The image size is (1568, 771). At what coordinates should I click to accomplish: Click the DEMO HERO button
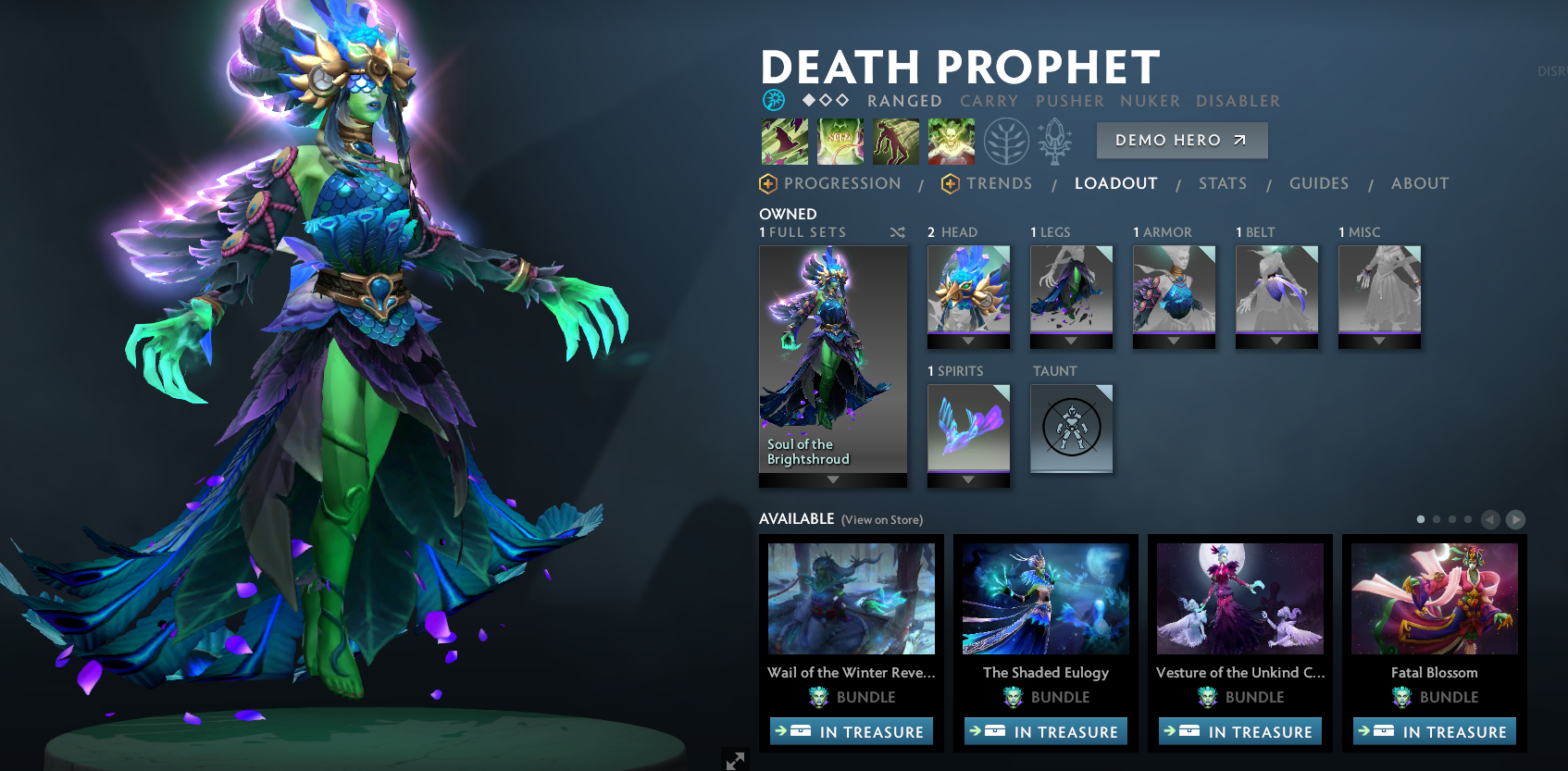[1182, 140]
